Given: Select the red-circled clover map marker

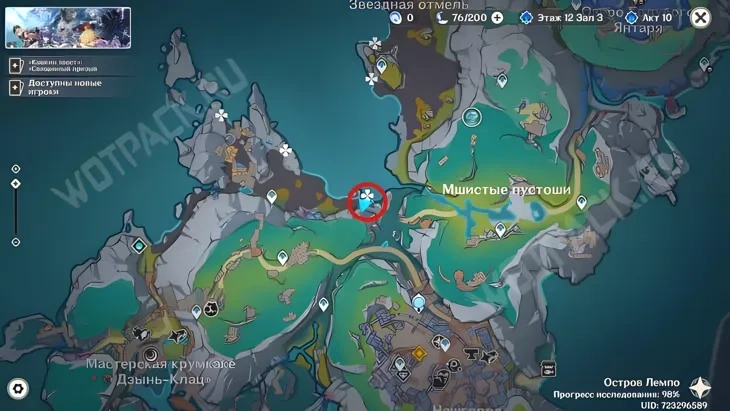Looking at the screenshot, I should point(367,201).
